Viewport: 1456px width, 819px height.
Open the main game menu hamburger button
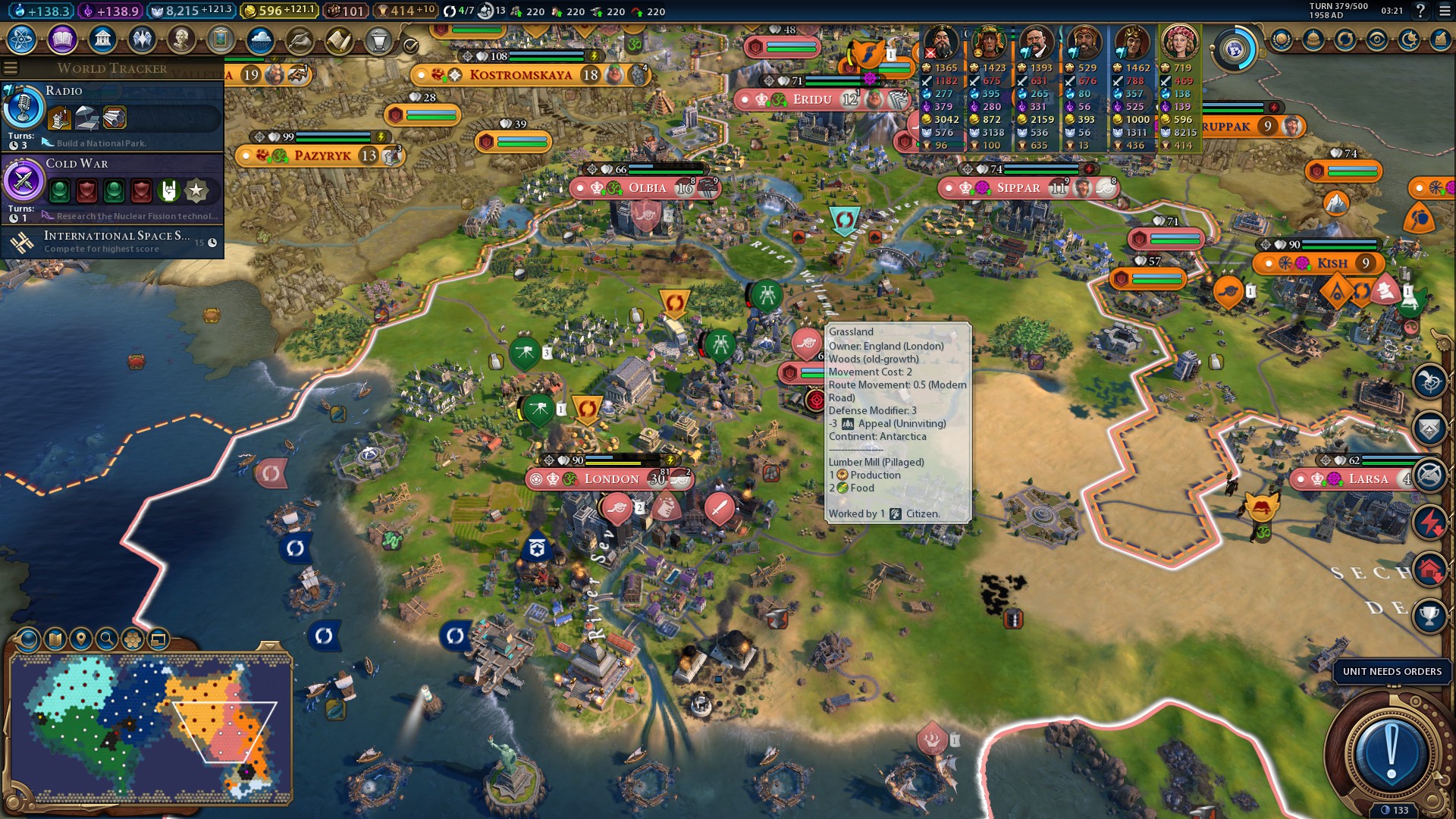point(1445,11)
